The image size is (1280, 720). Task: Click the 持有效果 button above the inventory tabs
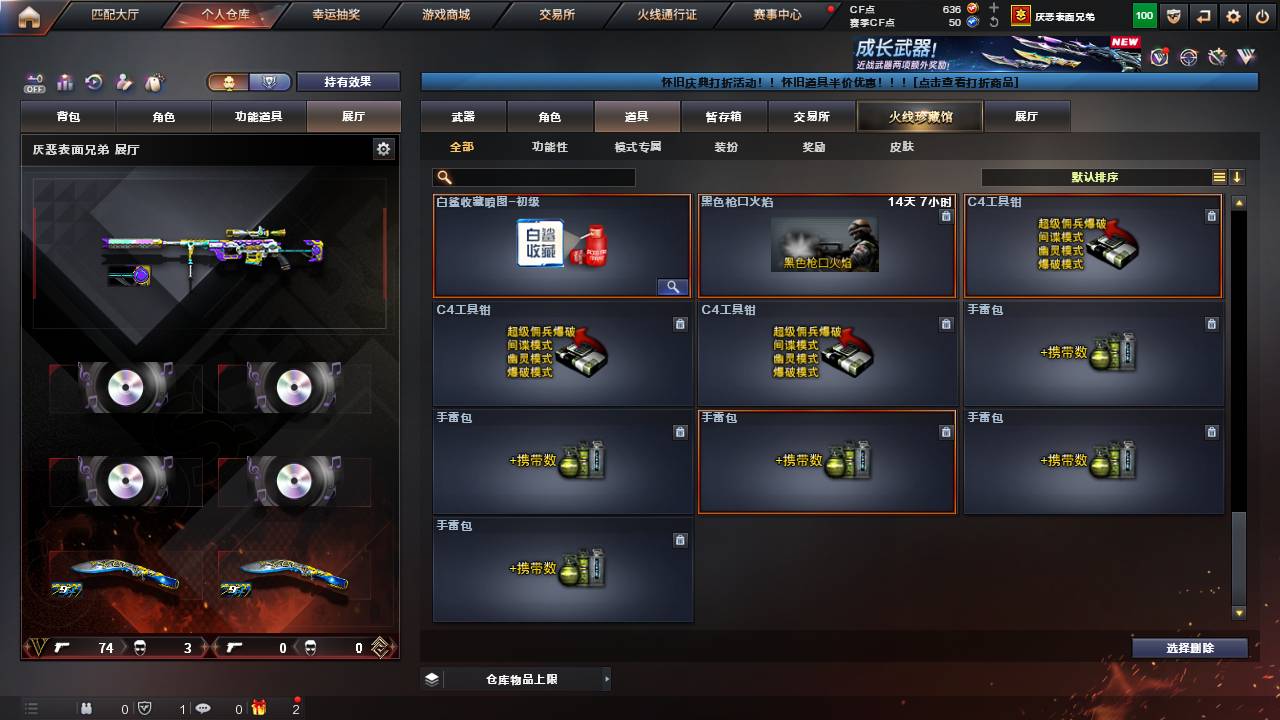[348, 82]
